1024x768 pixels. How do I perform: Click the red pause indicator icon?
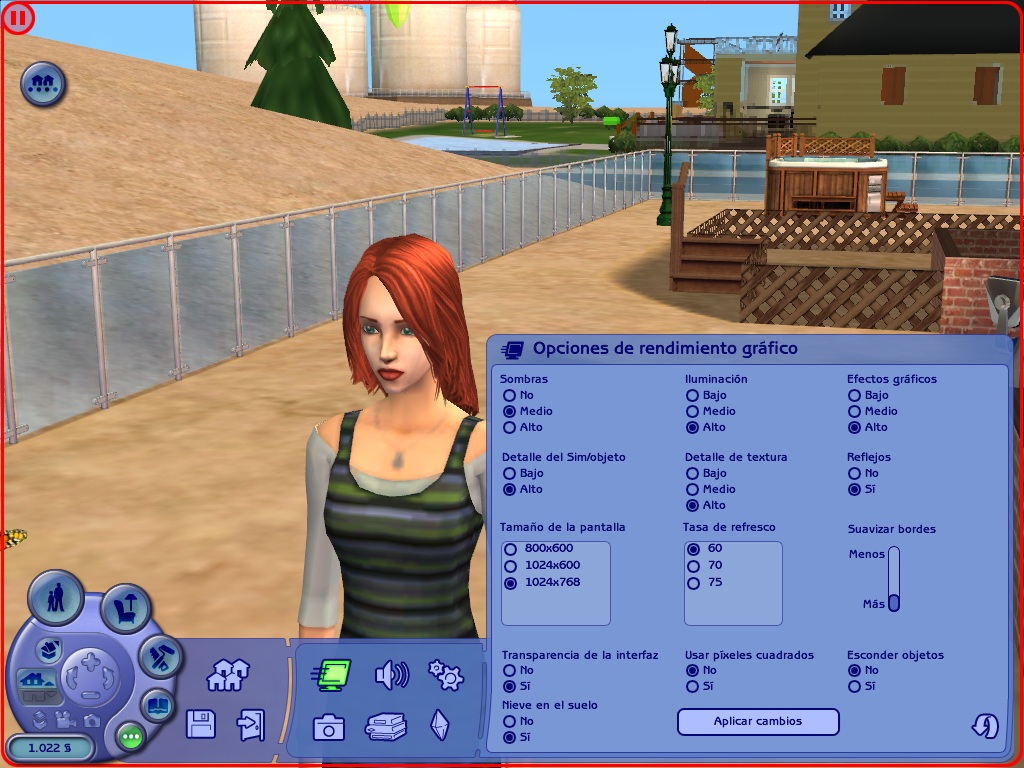click(18, 18)
